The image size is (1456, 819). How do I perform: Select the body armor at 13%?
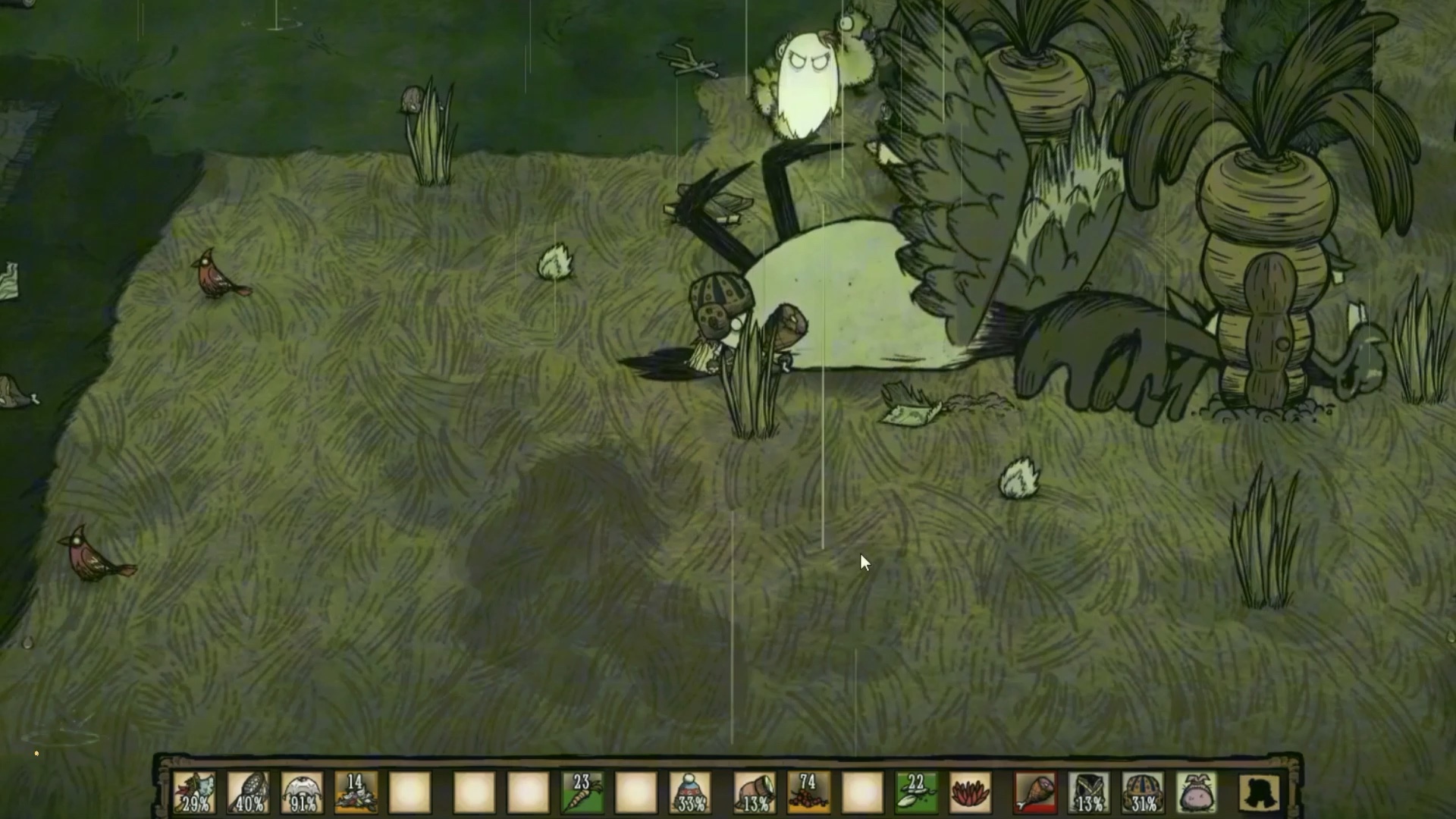point(1089,792)
